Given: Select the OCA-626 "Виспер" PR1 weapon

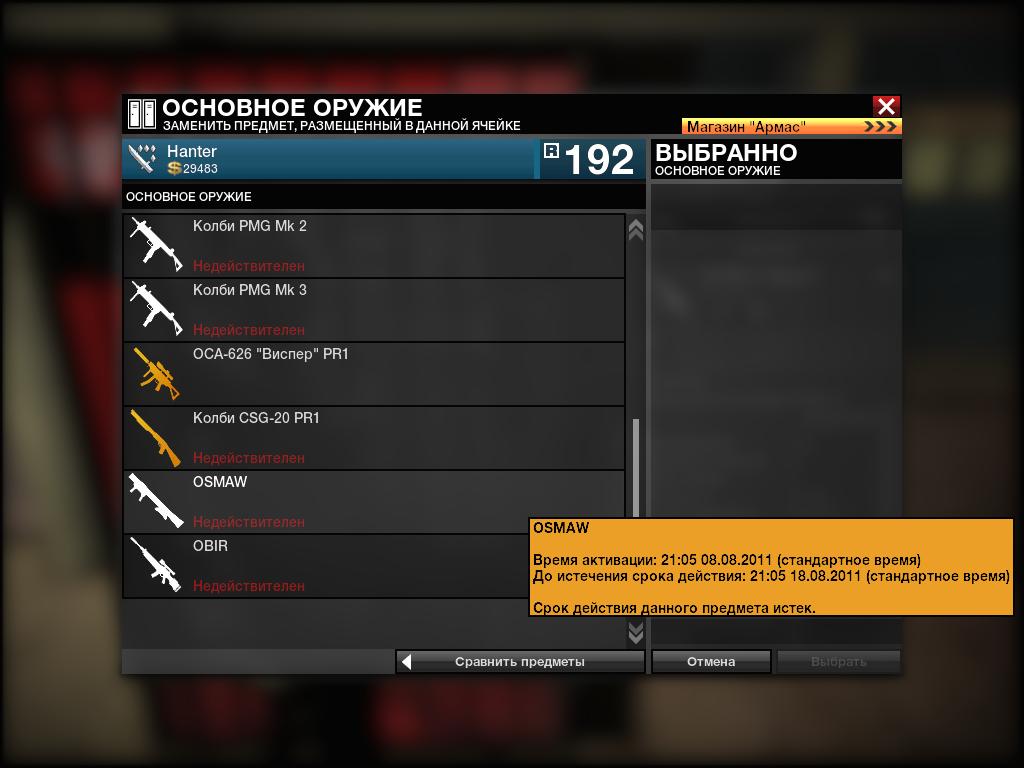Looking at the screenshot, I should tap(374, 373).
